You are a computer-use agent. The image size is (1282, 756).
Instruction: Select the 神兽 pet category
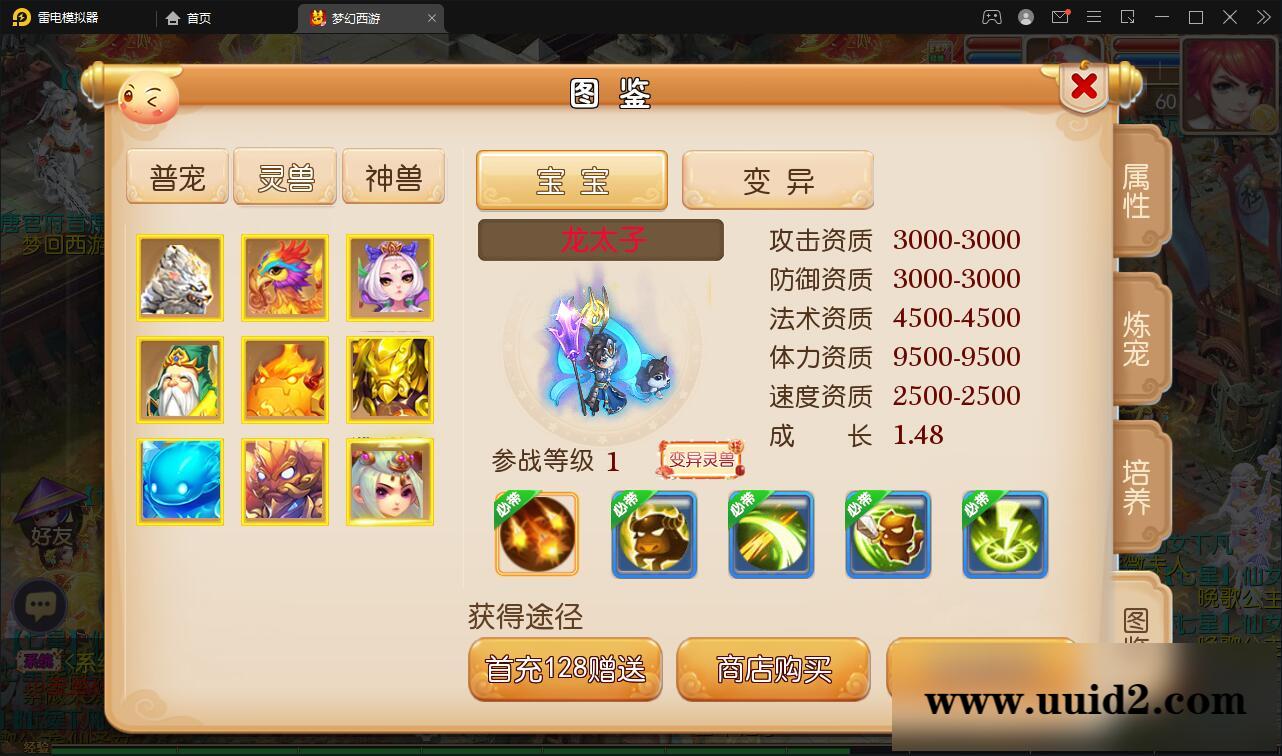(x=393, y=176)
